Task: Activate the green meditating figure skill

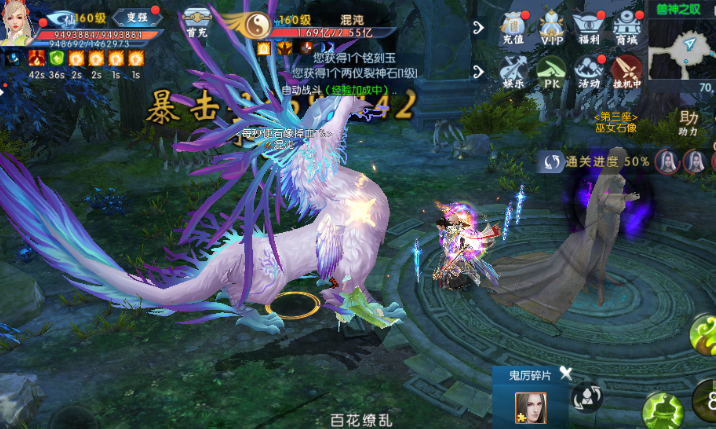Action: tap(661, 408)
